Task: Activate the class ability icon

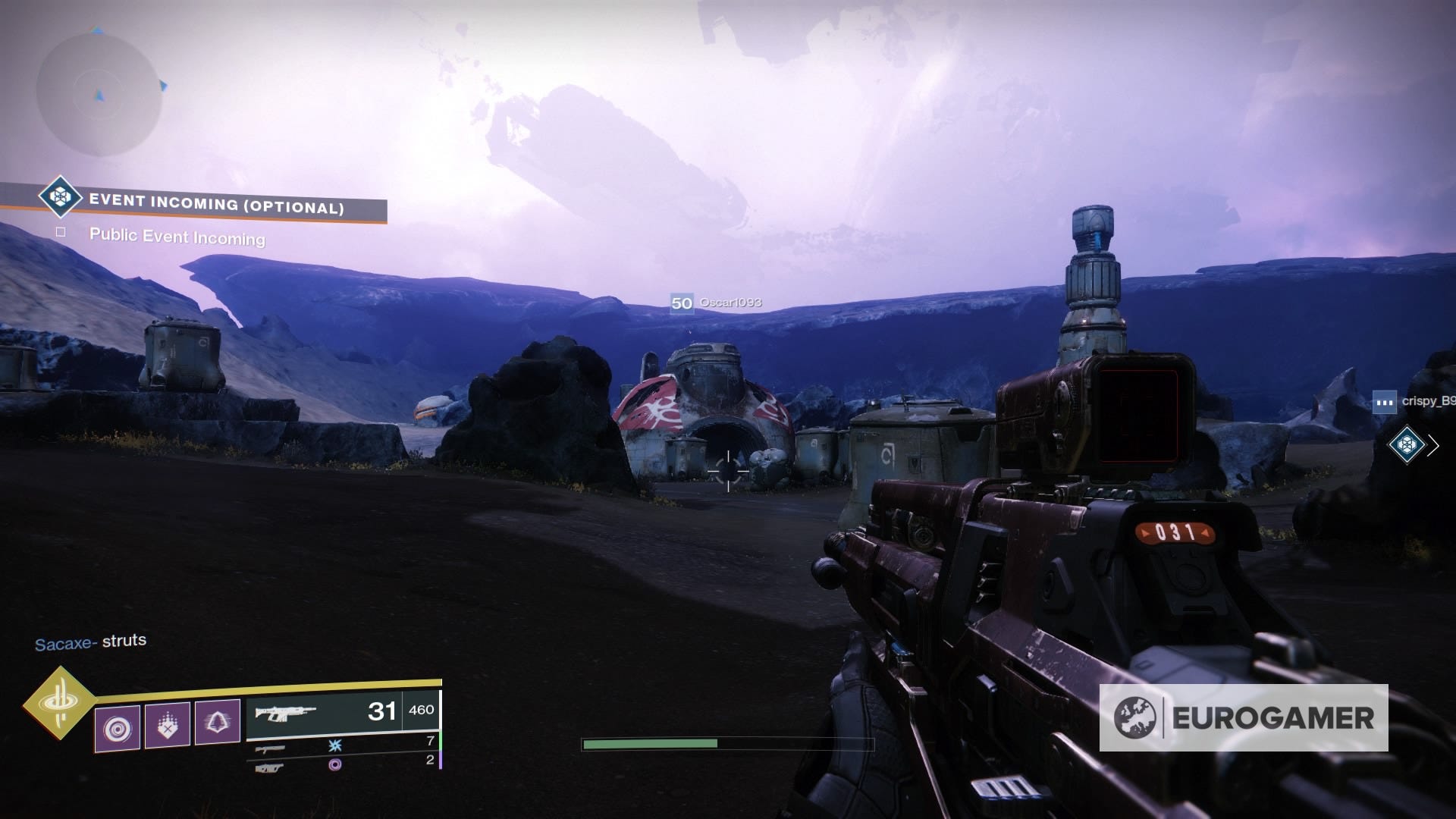Action: tap(218, 721)
